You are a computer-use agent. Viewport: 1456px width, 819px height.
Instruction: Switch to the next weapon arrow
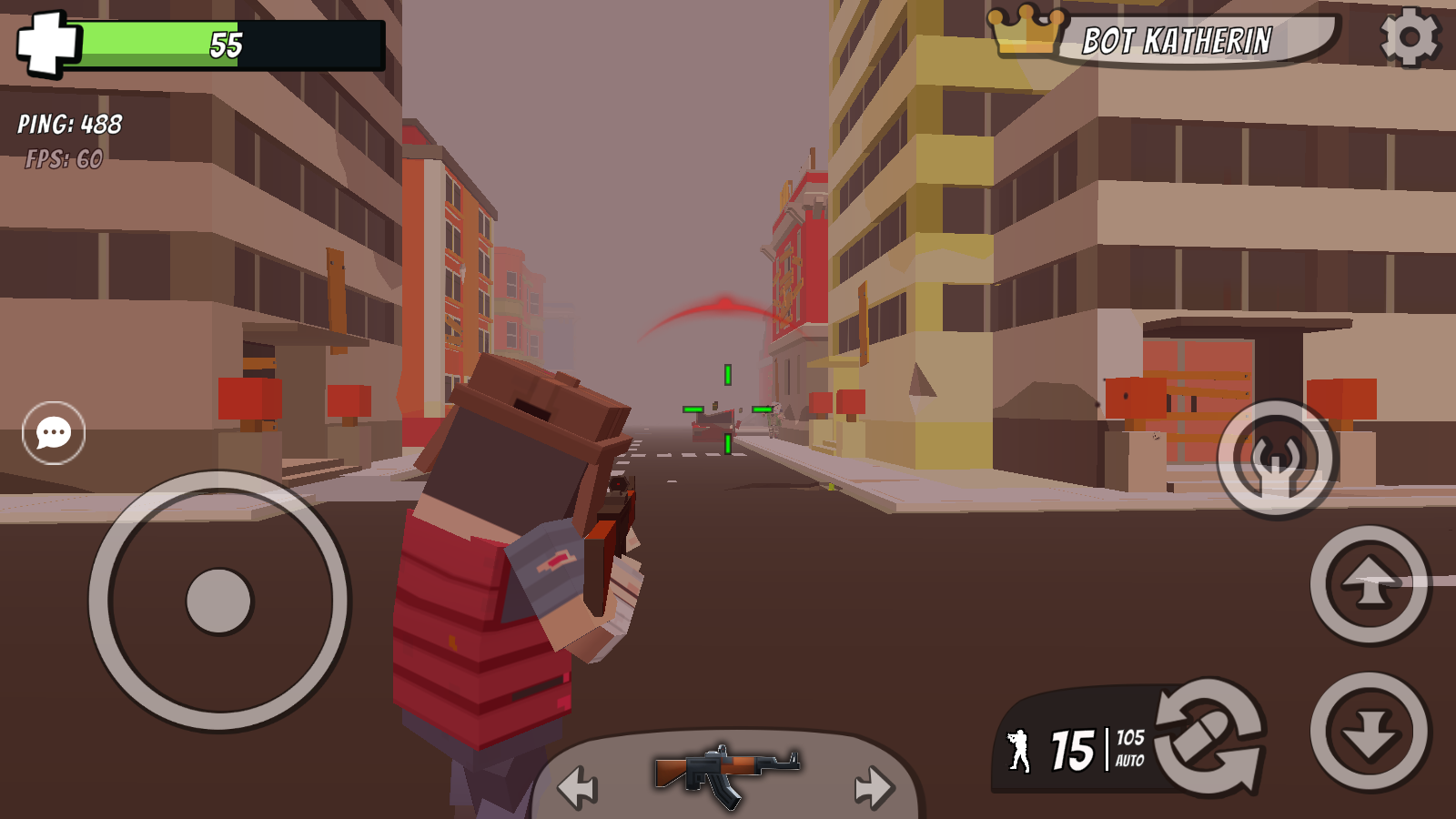874,786
